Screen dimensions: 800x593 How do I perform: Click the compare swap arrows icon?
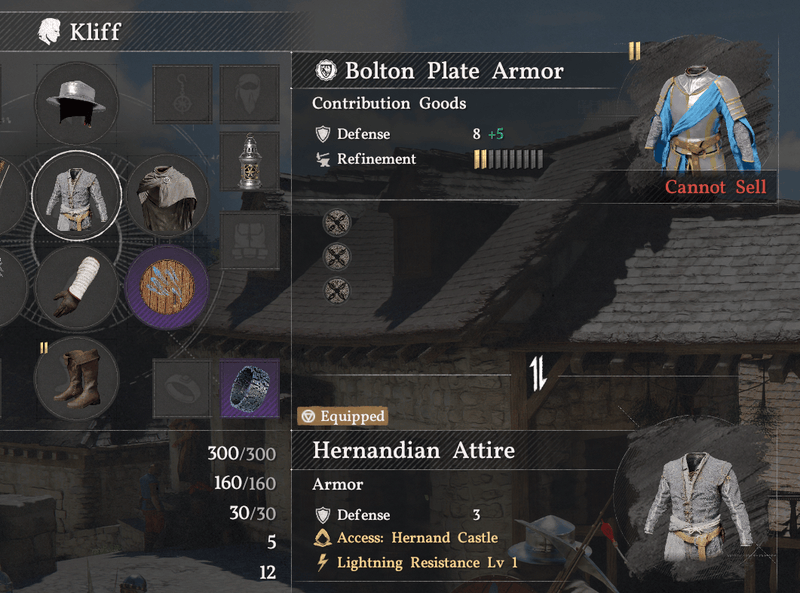tap(539, 374)
